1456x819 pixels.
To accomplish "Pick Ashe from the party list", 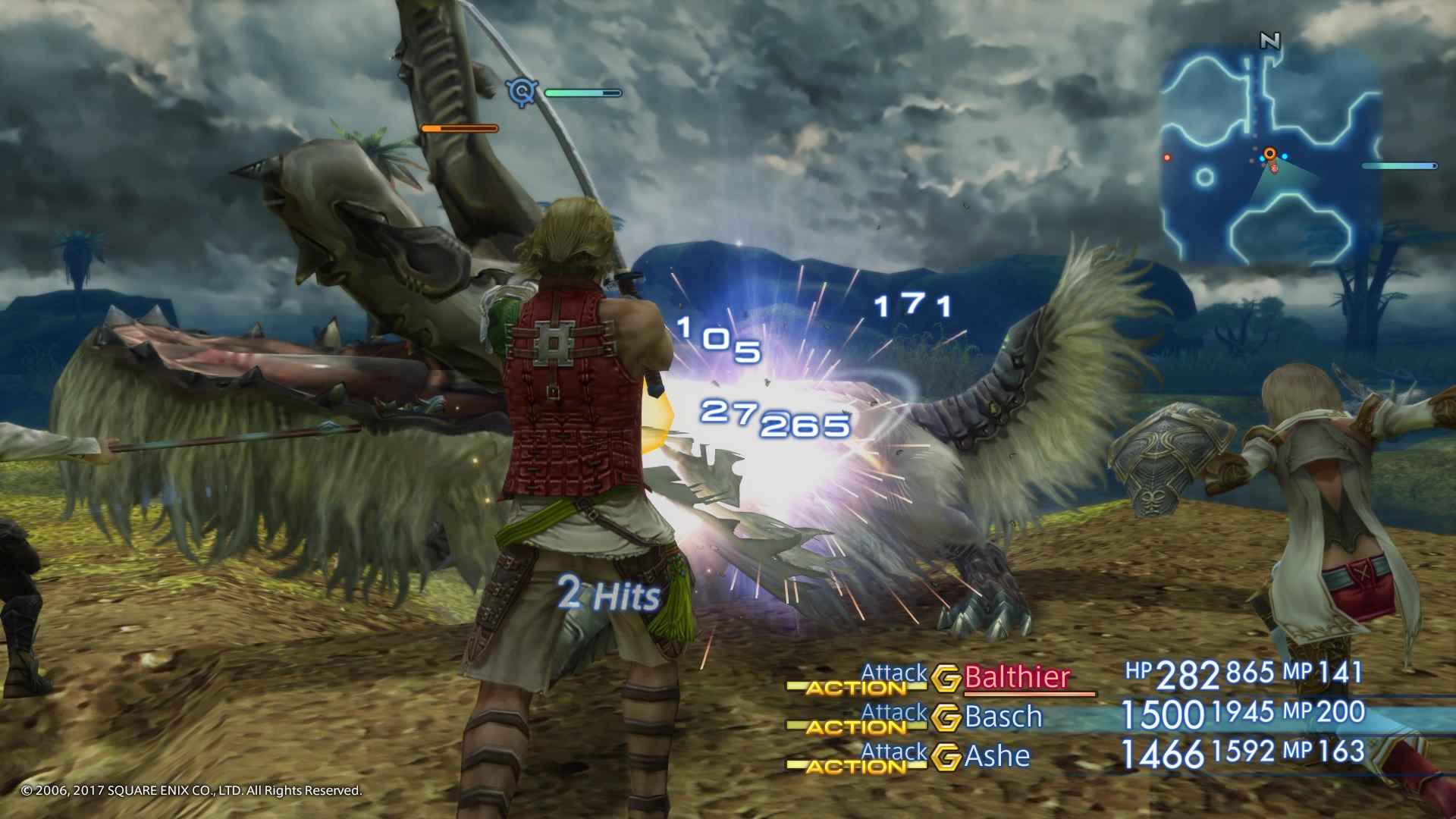I will click(x=997, y=756).
